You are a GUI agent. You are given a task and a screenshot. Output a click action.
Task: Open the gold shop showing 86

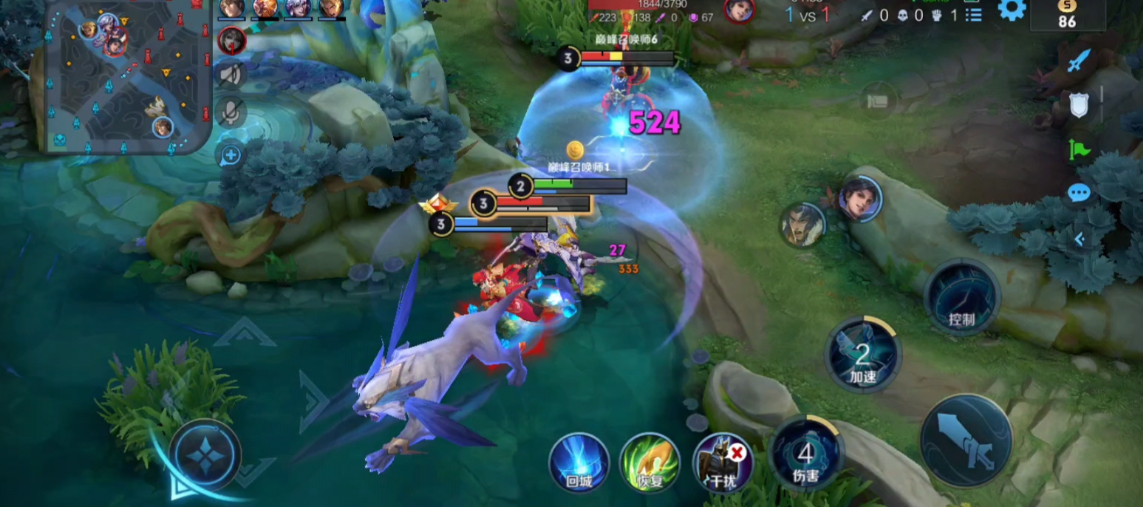[1067, 14]
